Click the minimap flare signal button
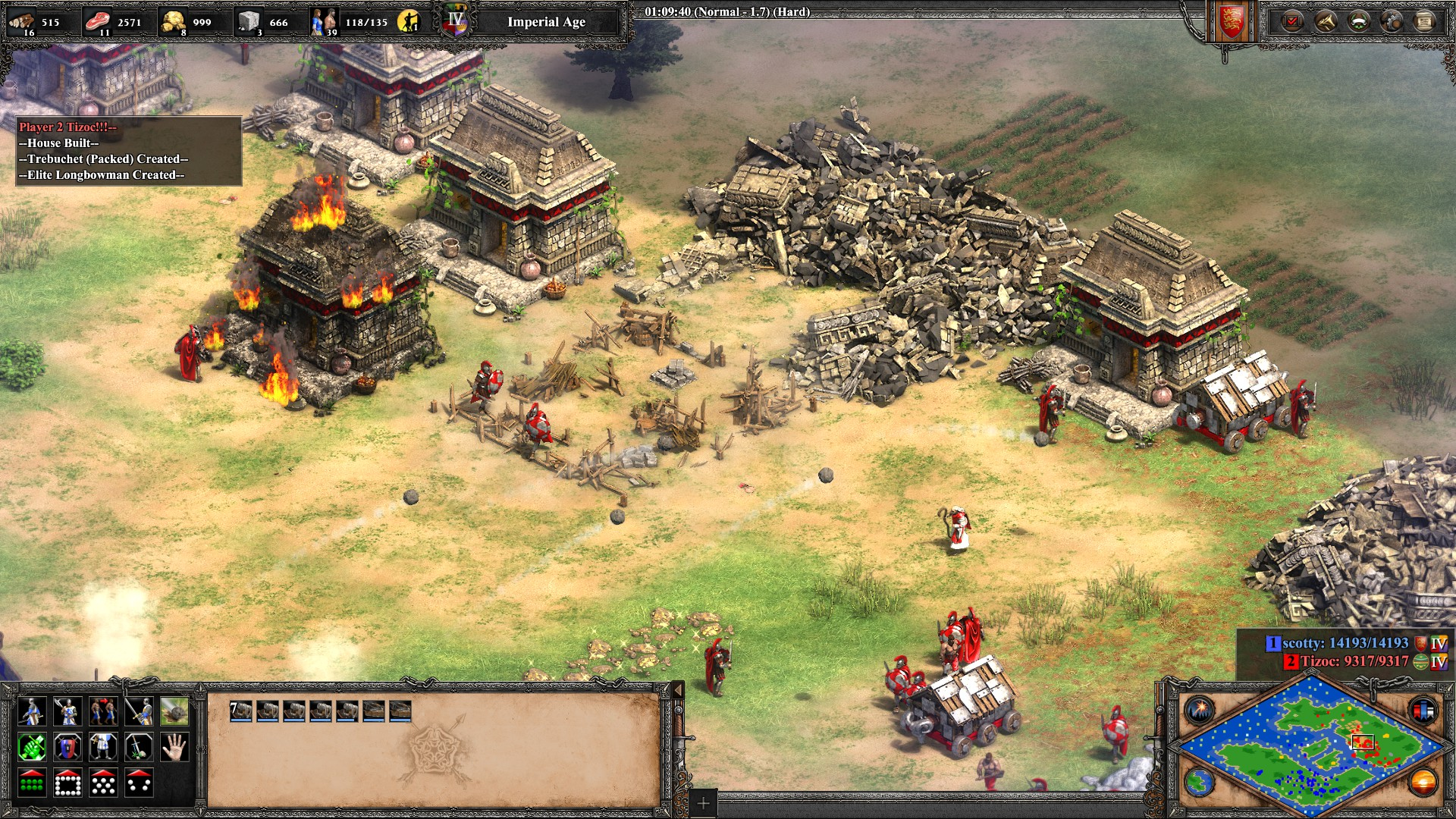The image size is (1456, 819). 1200,711
